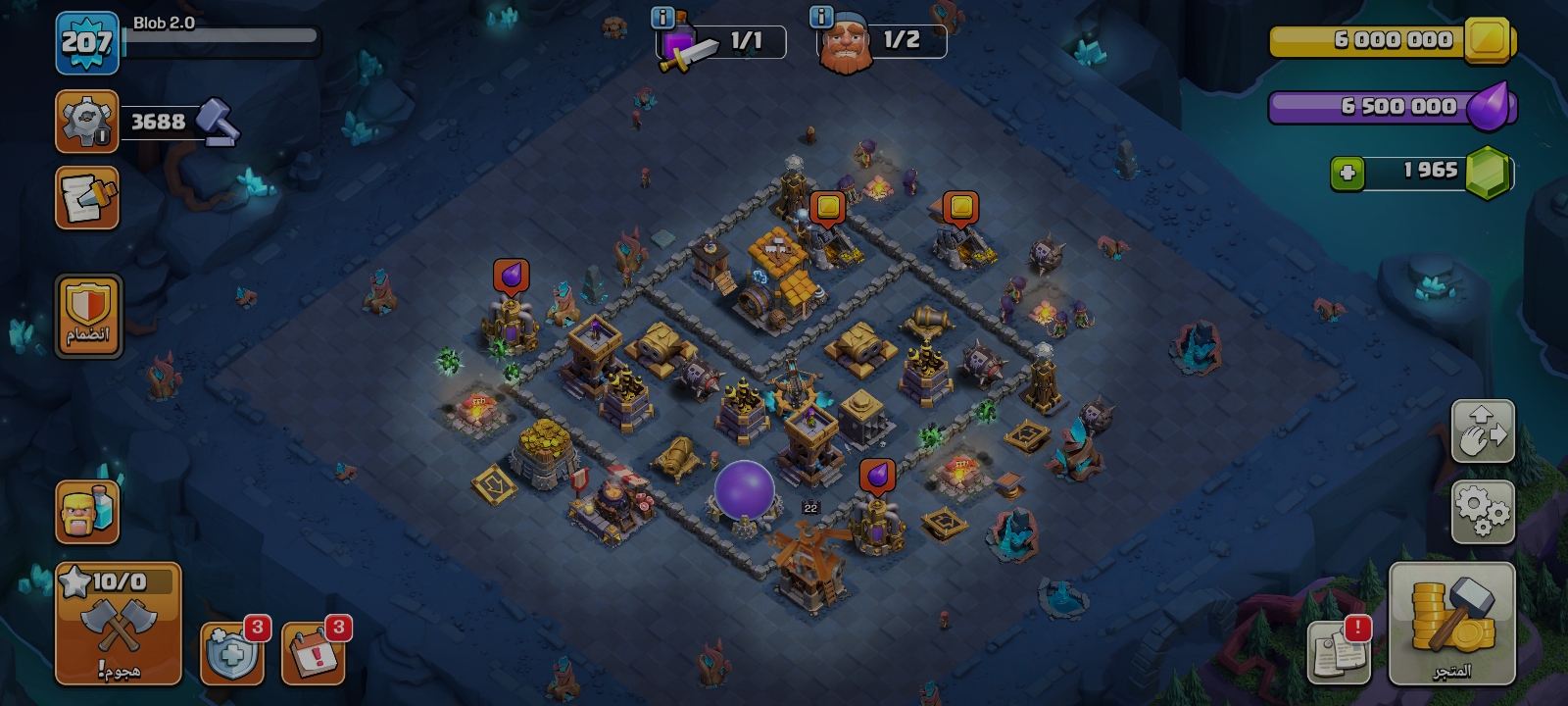Collect elixir from the left purple bubble
Screen dimensions: 1568x706
(x=511, y=277)
